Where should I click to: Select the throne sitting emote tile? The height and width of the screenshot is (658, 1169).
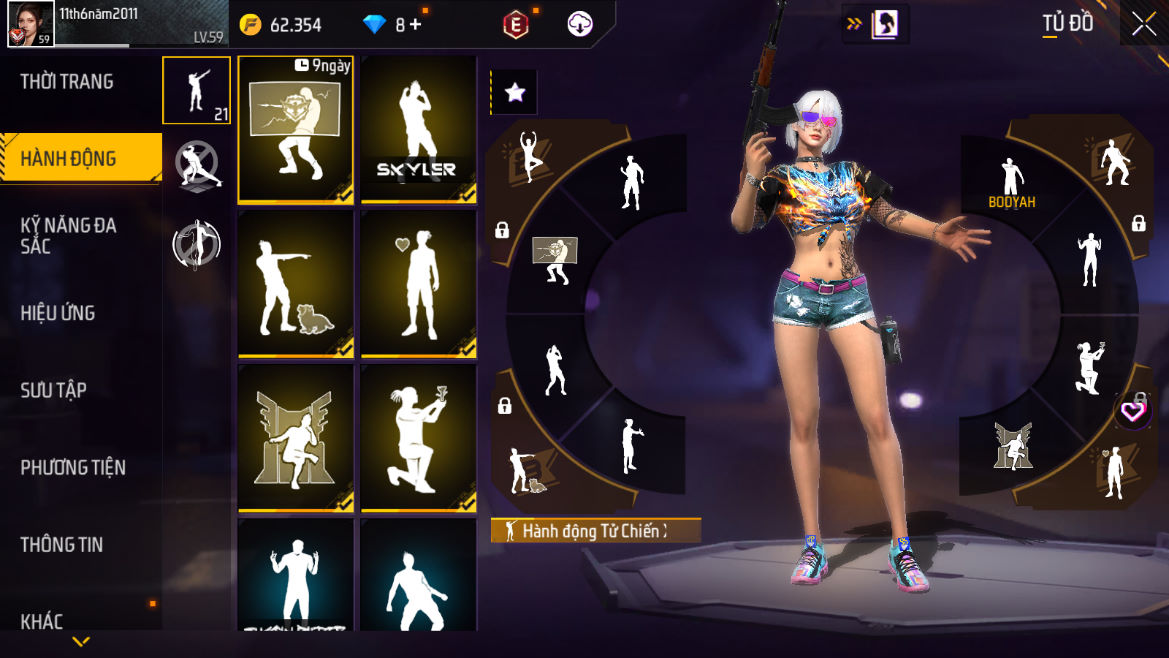coord(296,438)
